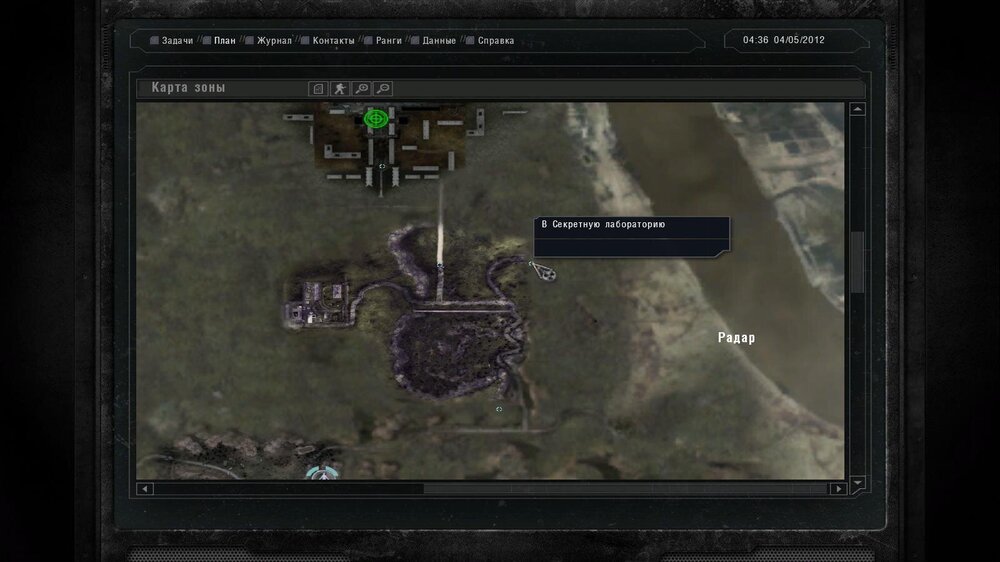Select the Справка tab
Screen dimensions: 1000x562
(x=495, y=41)
